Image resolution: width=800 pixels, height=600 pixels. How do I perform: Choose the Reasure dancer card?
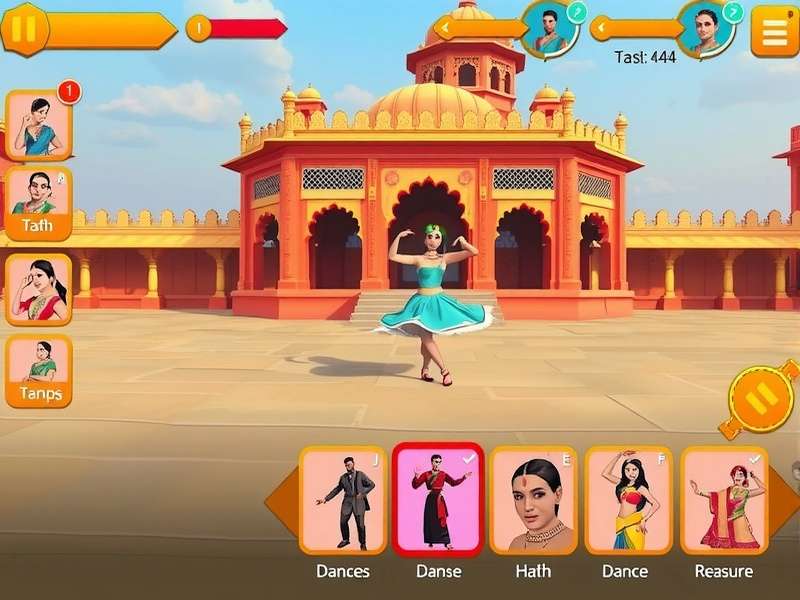(x=724, y=500)
